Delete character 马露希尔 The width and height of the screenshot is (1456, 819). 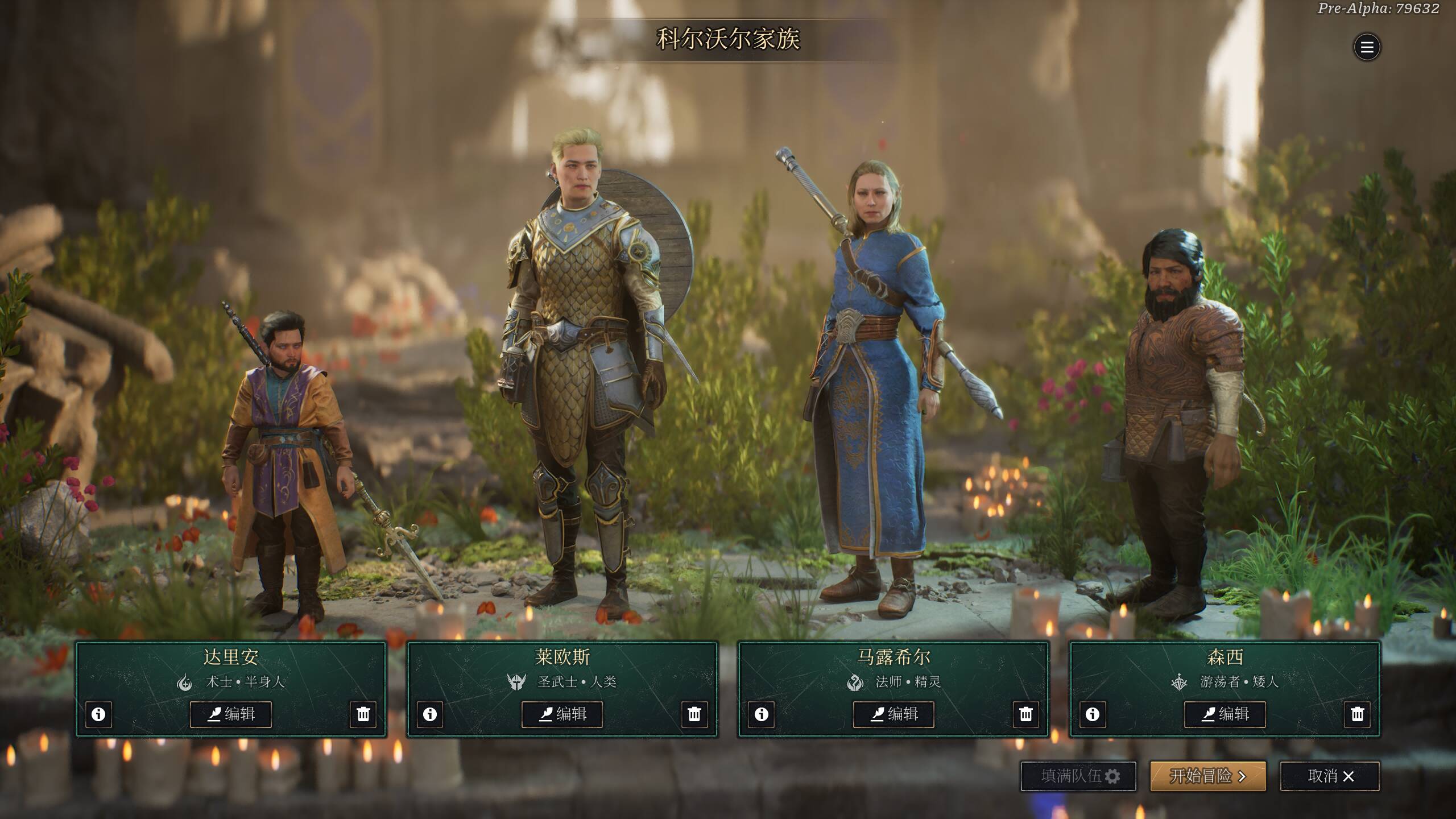coord(1026,714)
